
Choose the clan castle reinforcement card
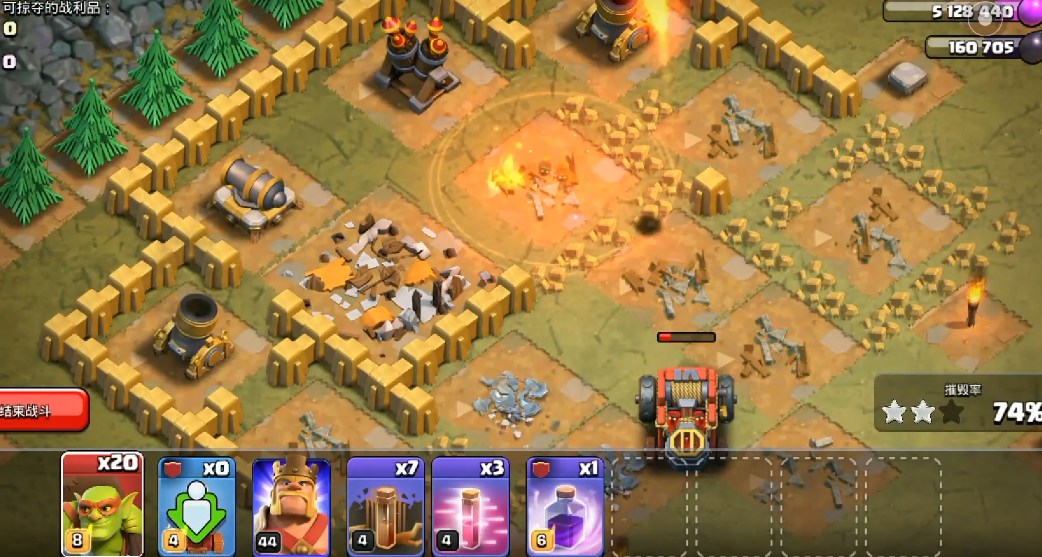tap(195, 505)
